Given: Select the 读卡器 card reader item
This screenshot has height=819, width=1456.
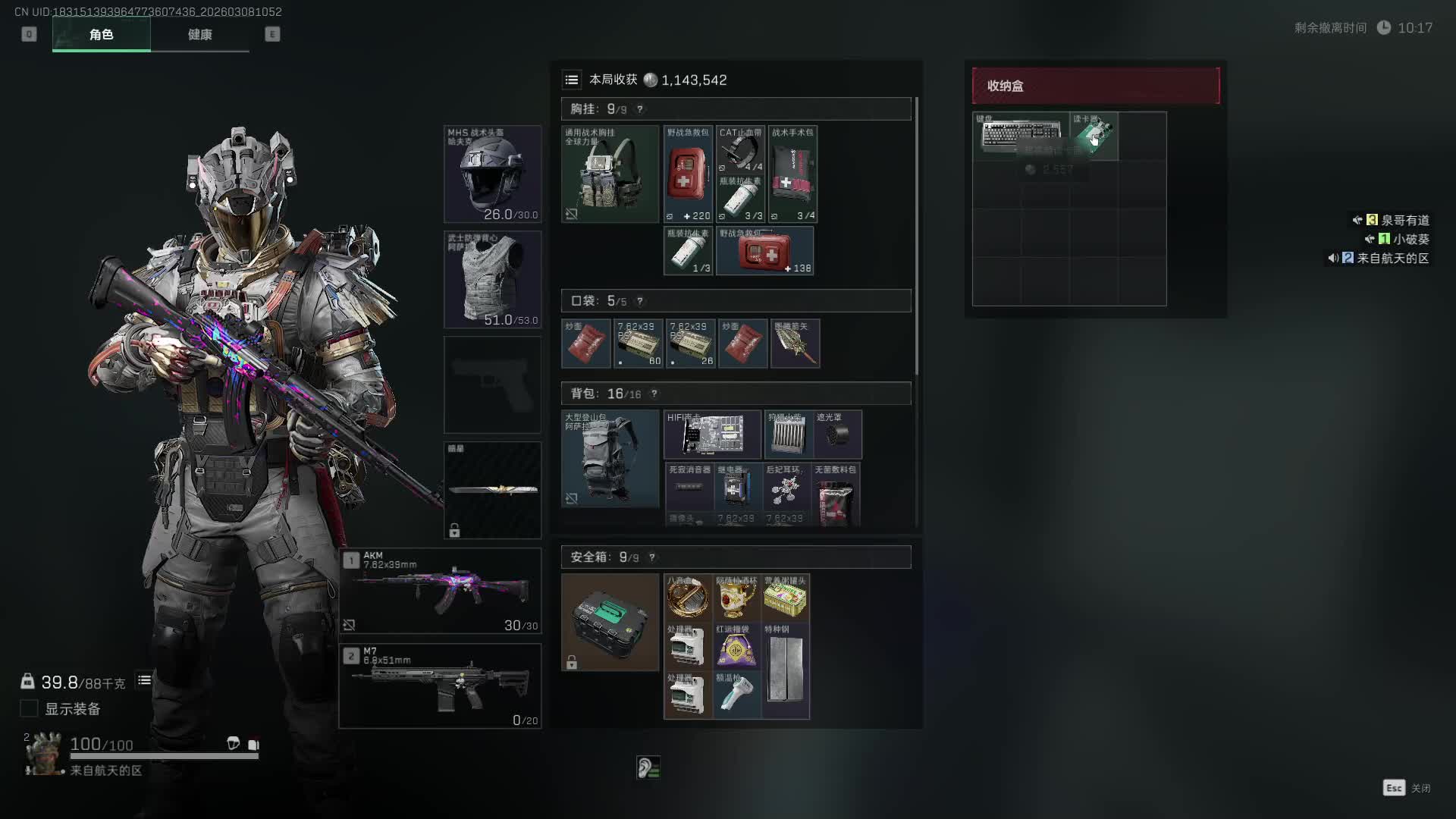Looking at the screenshot, I should (x=1094, y=135).
